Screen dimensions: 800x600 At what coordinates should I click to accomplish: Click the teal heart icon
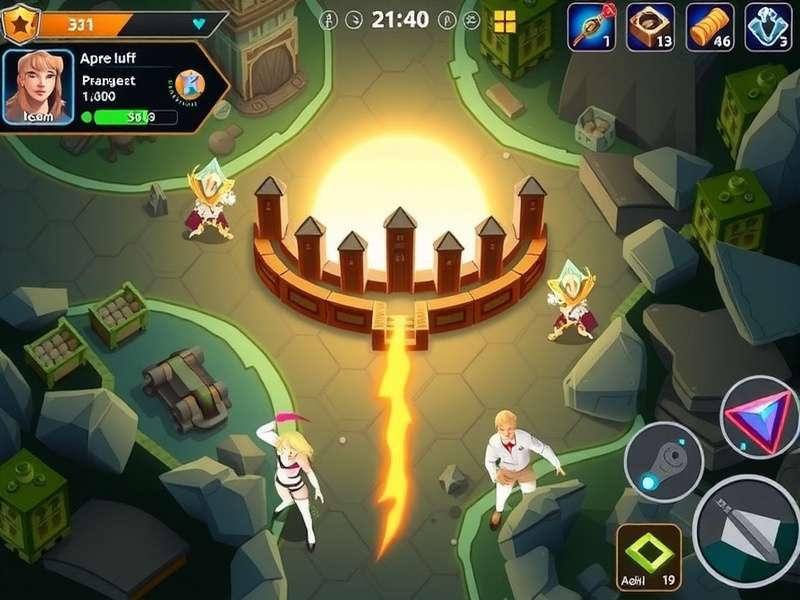(x=198, y=21)
